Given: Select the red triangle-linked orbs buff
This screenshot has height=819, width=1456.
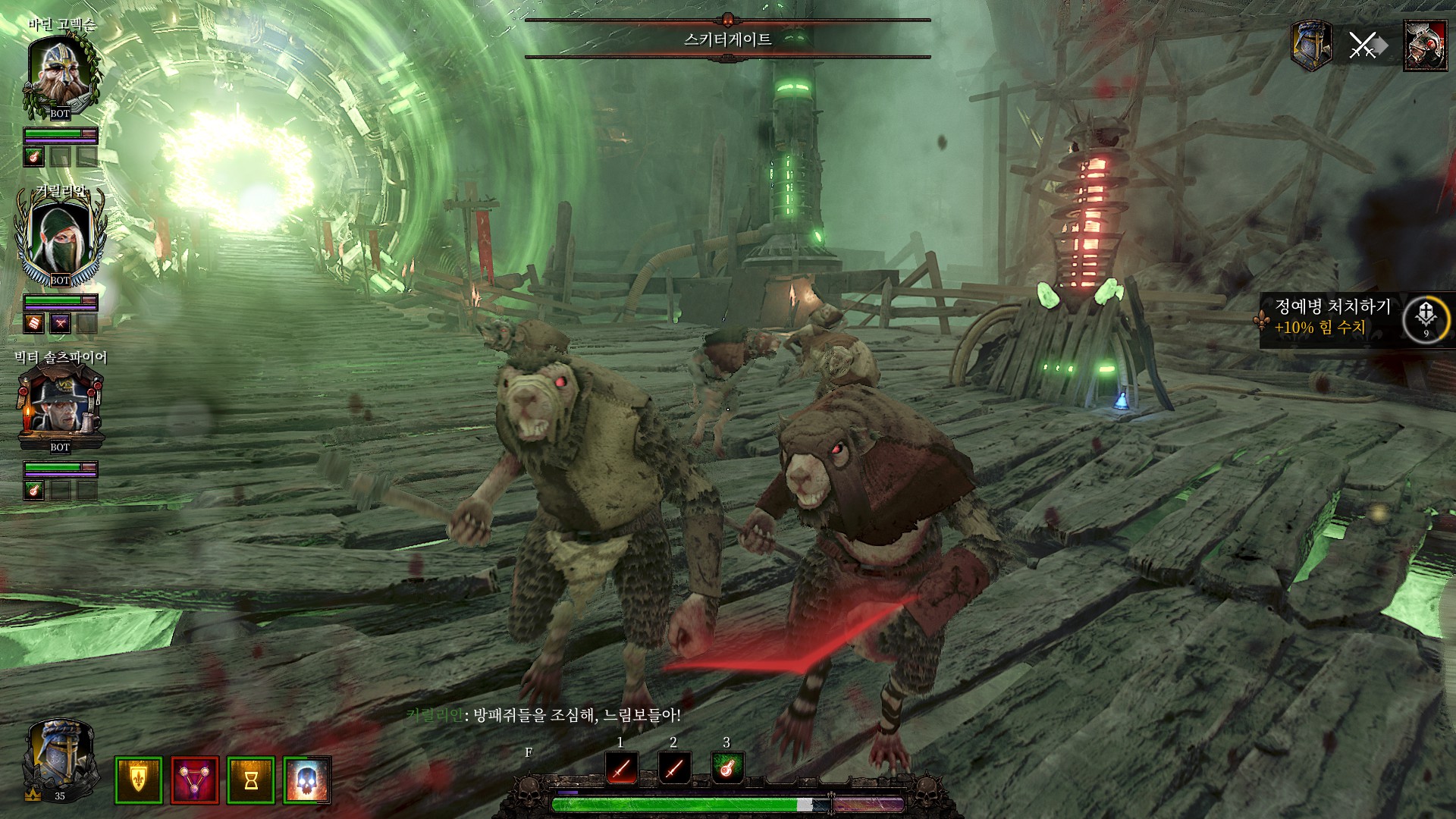Looking at the screenshot, I should pyautogui.click(x=195, y=780).
